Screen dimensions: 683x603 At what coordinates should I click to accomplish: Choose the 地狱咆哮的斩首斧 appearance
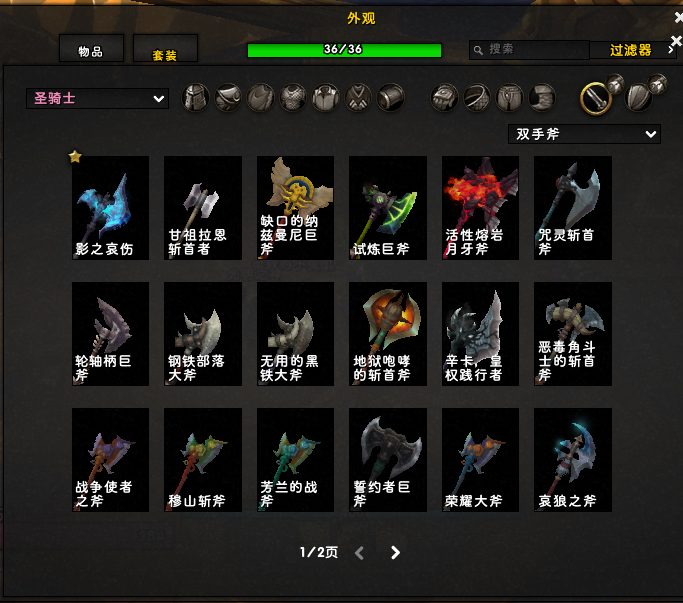pos(387,333)
